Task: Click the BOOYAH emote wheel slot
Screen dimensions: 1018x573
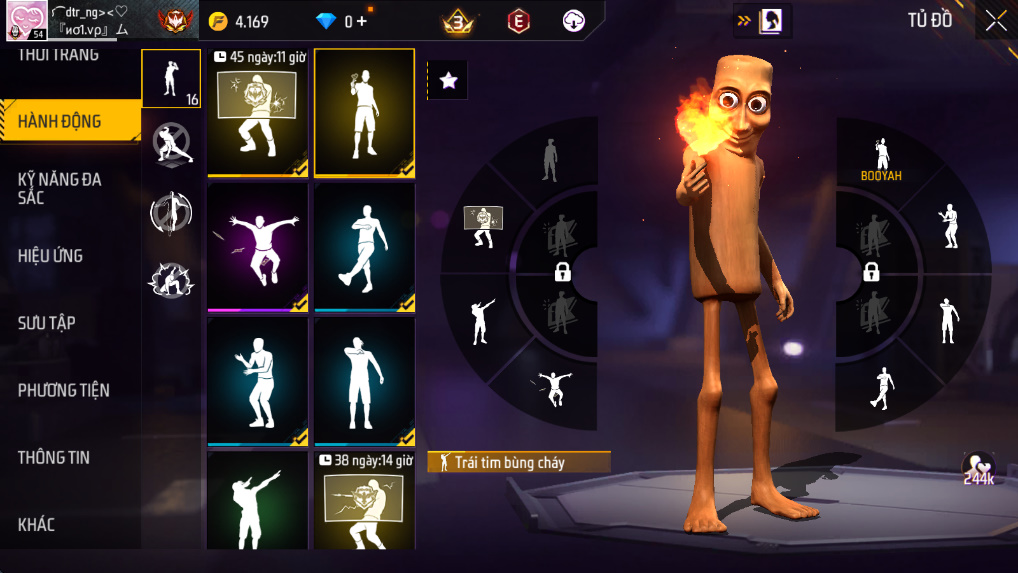Action: 881,158
